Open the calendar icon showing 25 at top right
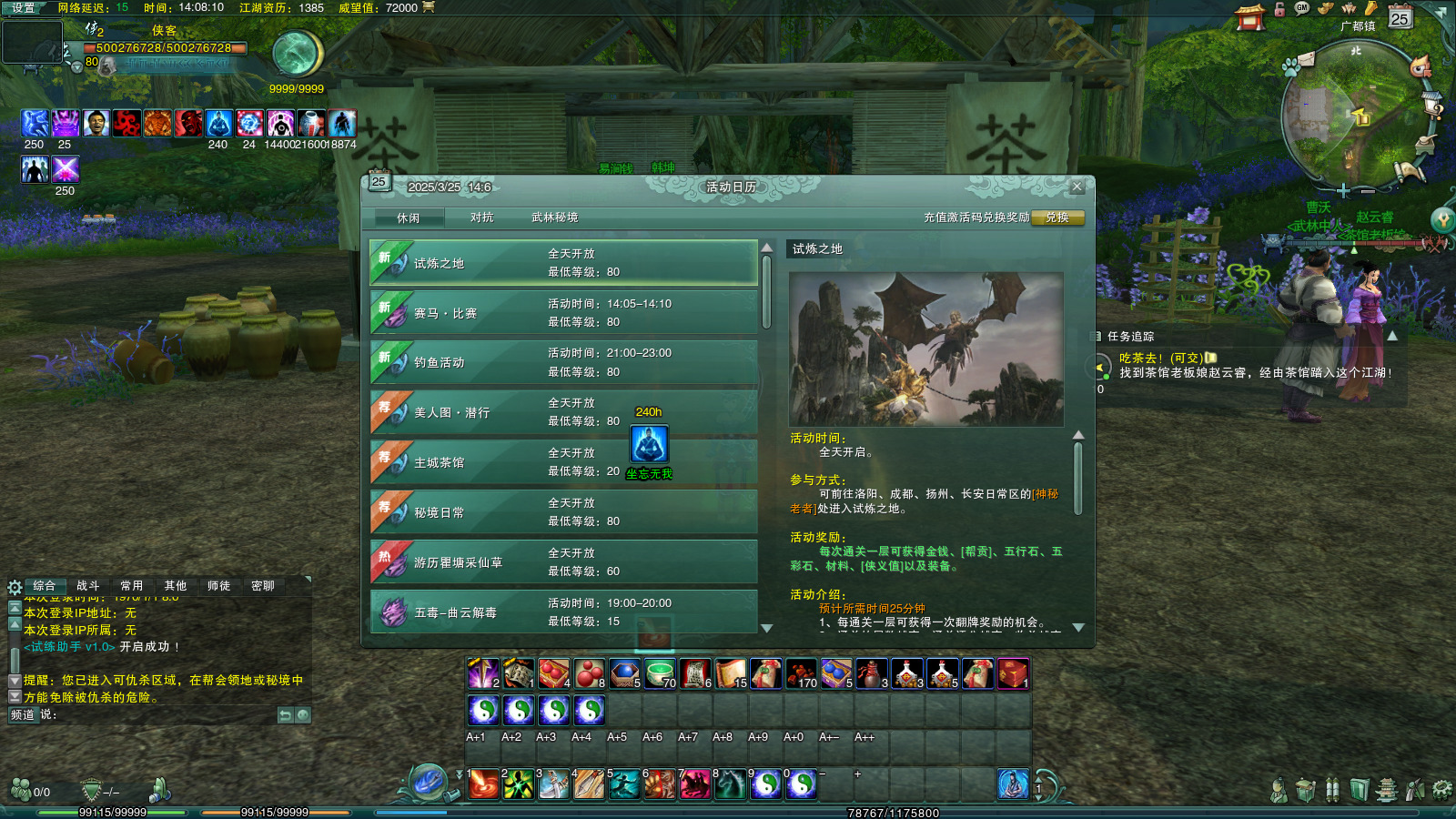1456x819 pixels. tap(1400, 16)
